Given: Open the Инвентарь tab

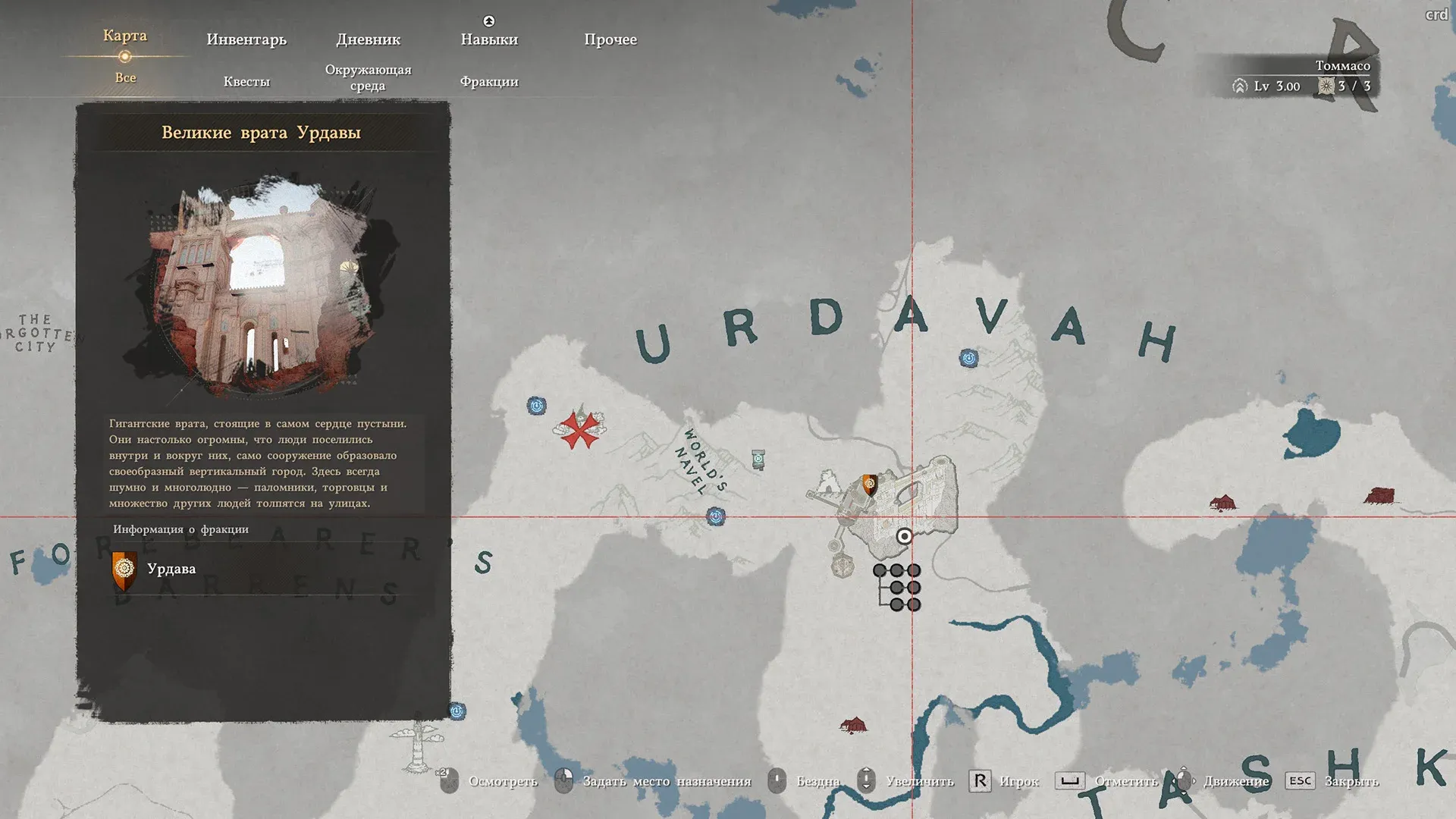Looking at the screenshot, I should click(x=246, y=39).
